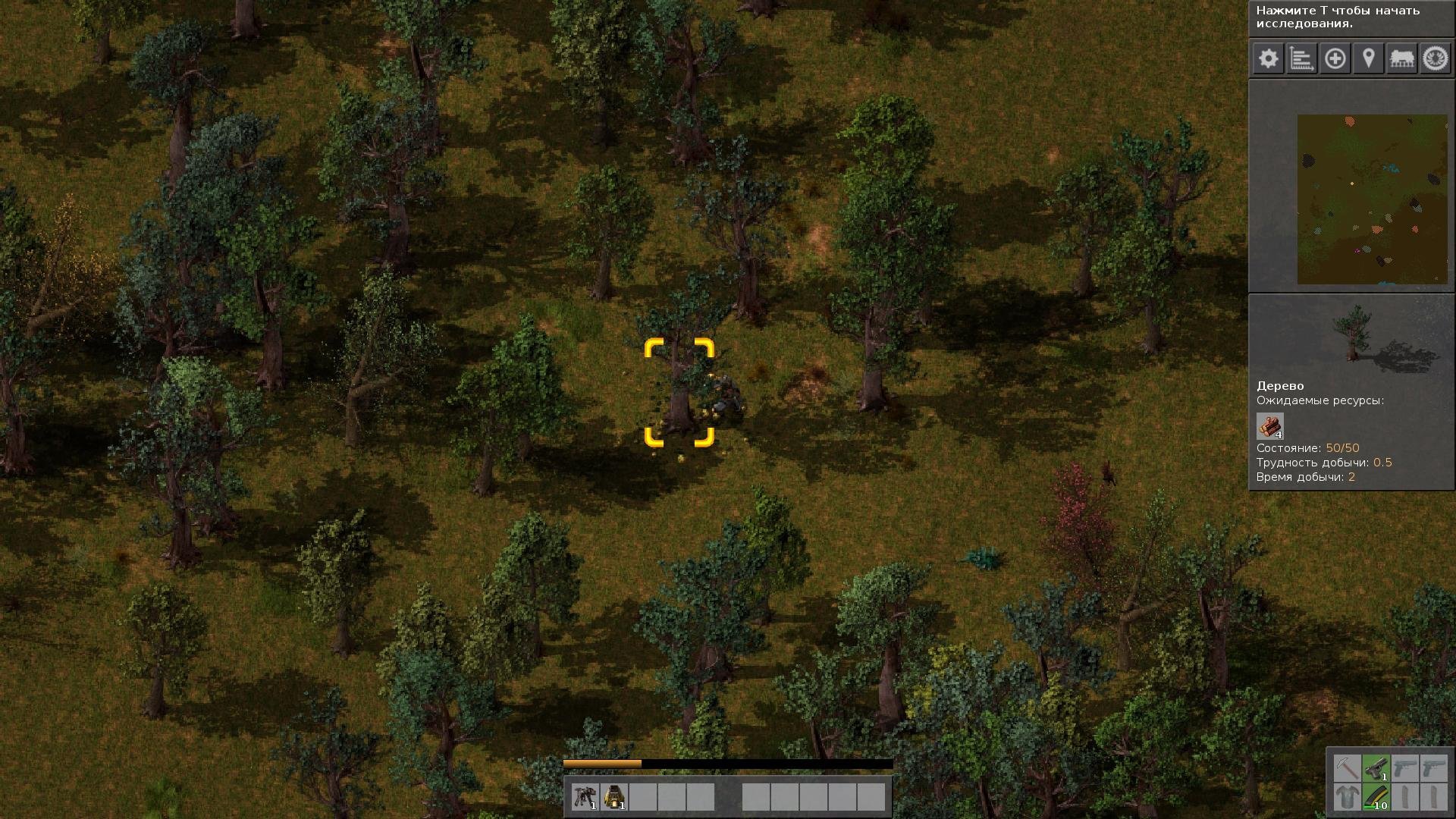Viewport: 1456px width, 819px height.
Task: Select the map pin marker button
Action: pyautogui.click(x=1368, y=58)
